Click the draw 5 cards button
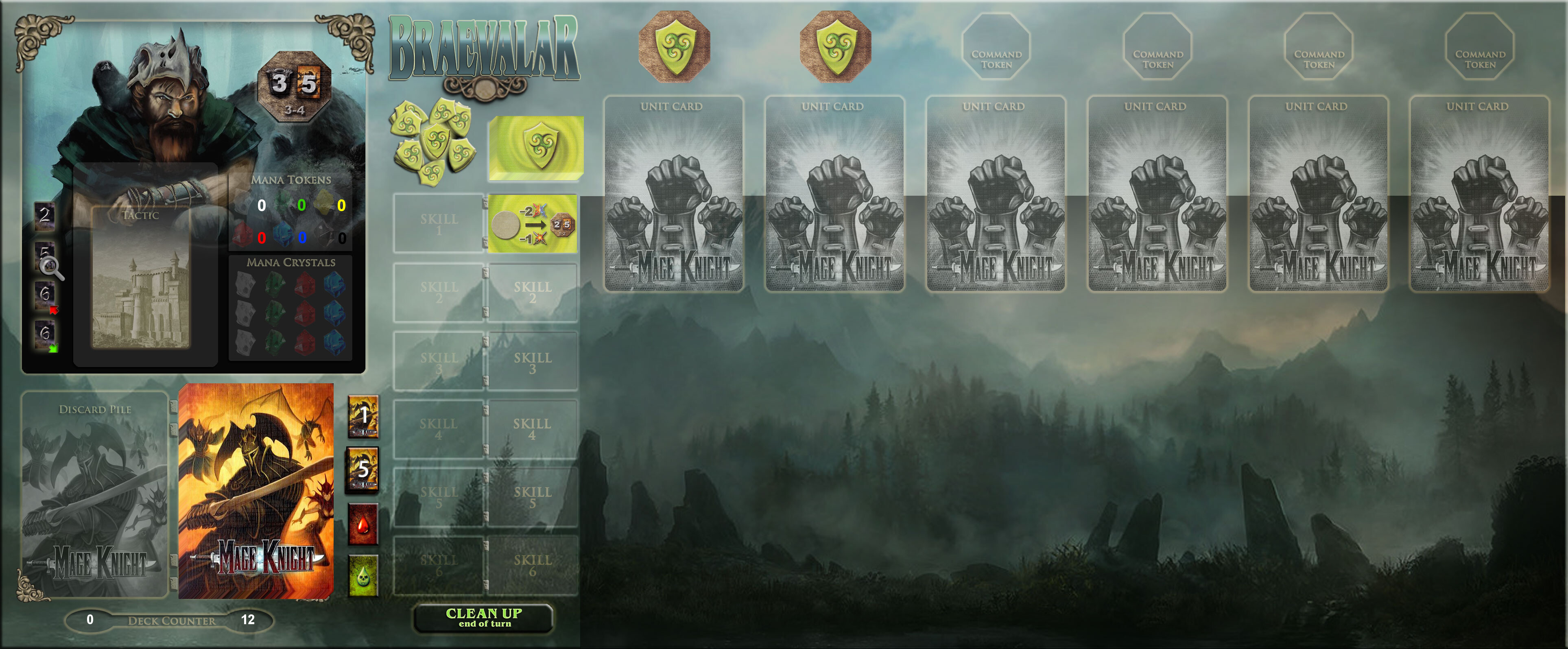 pyautogui.click(x=363, y=469)
